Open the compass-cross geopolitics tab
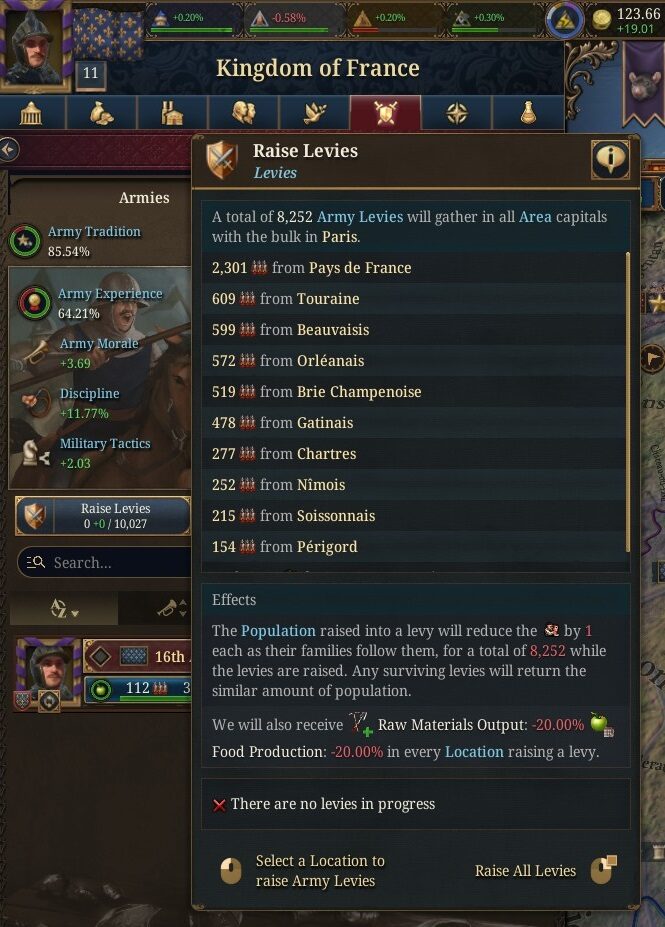665x927 pixels. tap(456, 114)
